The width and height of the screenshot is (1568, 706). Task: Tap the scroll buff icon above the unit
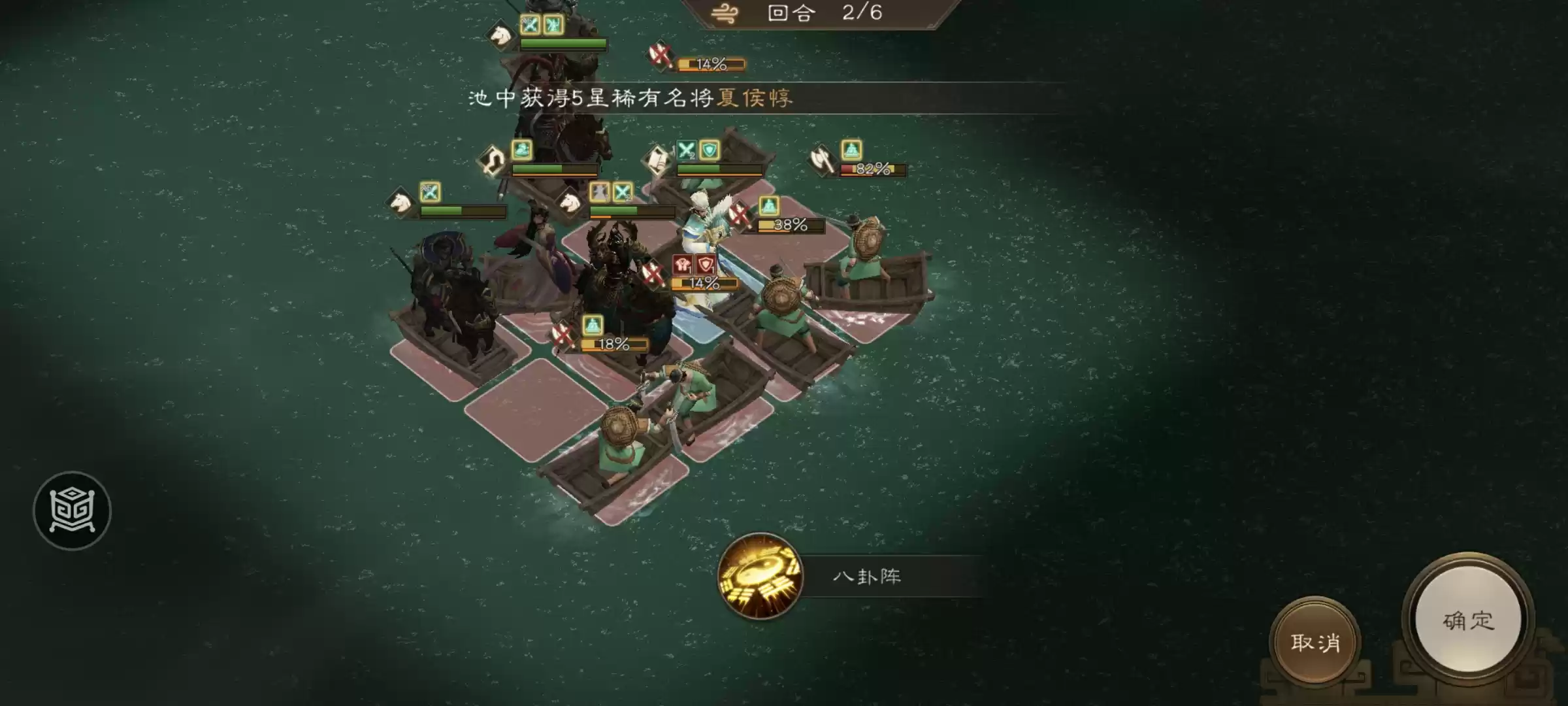tap(657, 157)
